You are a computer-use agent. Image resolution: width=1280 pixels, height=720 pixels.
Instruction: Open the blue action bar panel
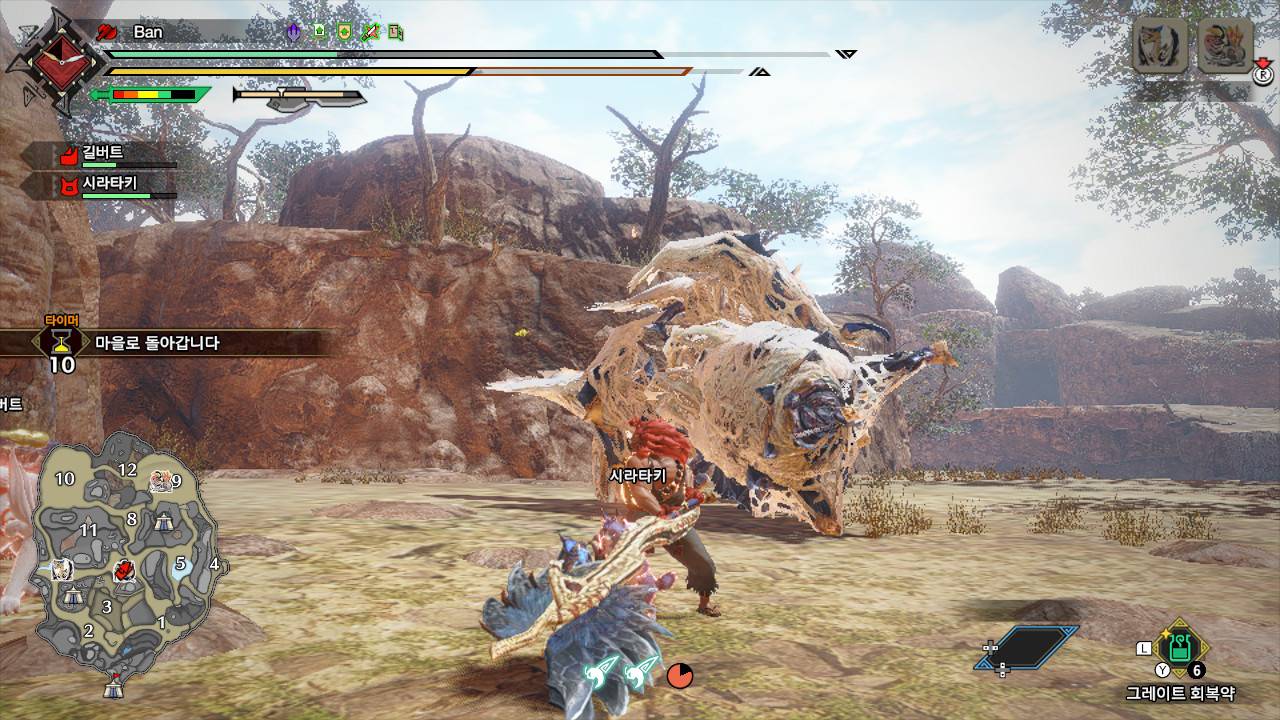[1027, 647]
